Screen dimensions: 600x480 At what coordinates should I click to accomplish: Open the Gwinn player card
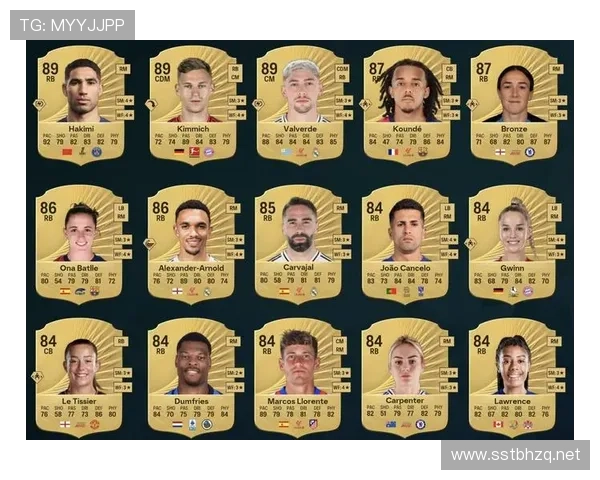515,242
